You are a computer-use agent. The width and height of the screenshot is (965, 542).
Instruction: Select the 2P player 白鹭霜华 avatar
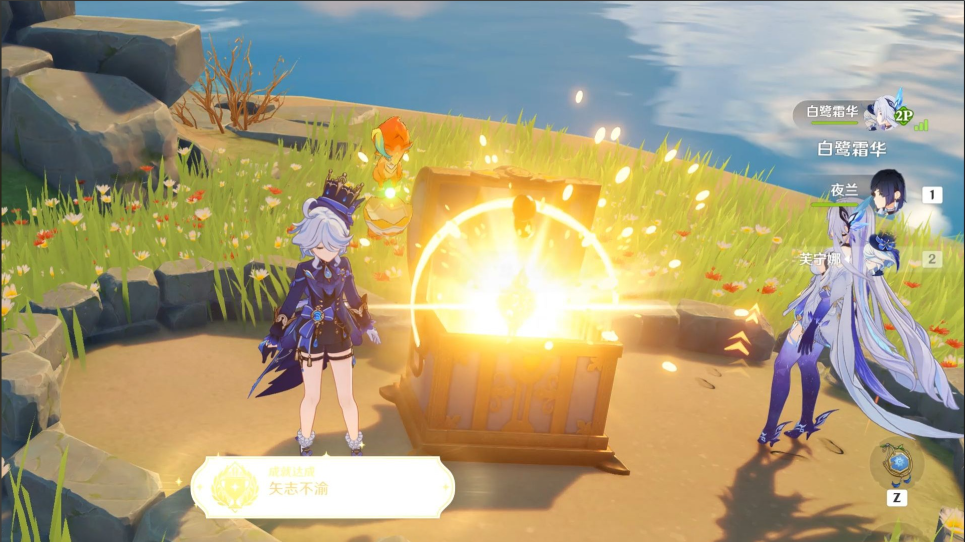click(883, 113)
